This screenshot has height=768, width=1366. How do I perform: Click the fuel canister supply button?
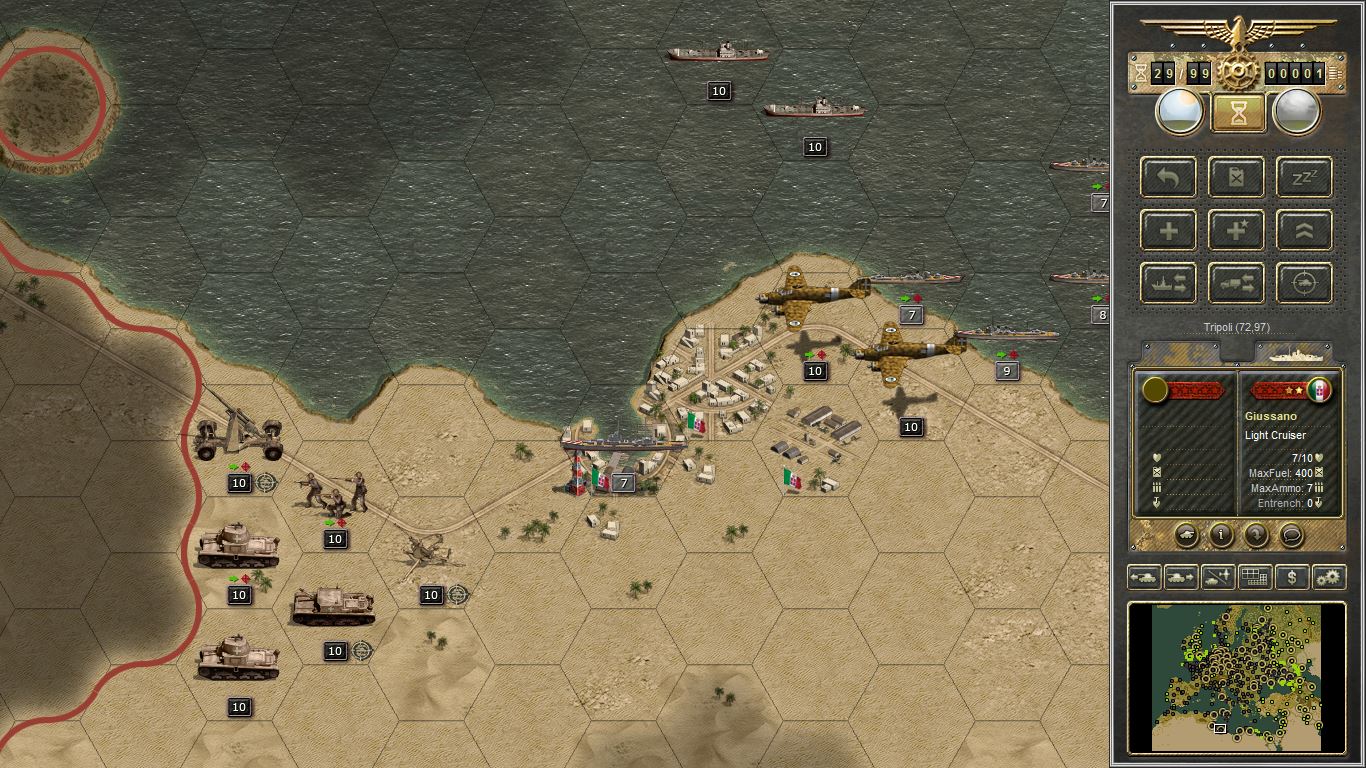[1237, 177]
